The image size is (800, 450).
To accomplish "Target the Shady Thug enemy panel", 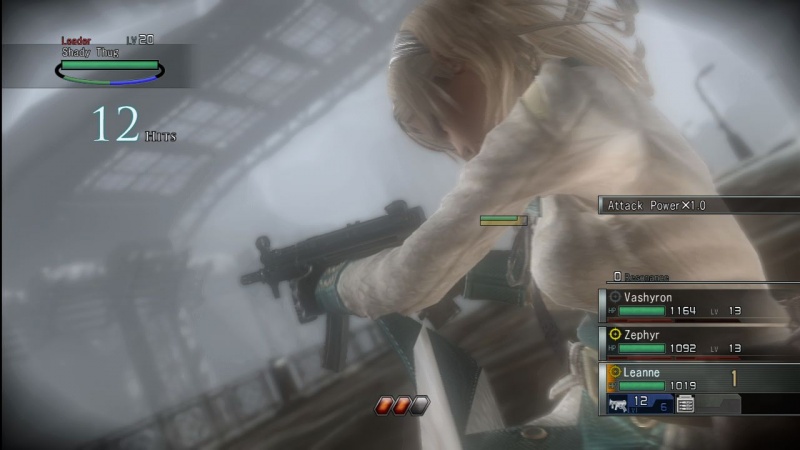I will click(x=110, y=62).
